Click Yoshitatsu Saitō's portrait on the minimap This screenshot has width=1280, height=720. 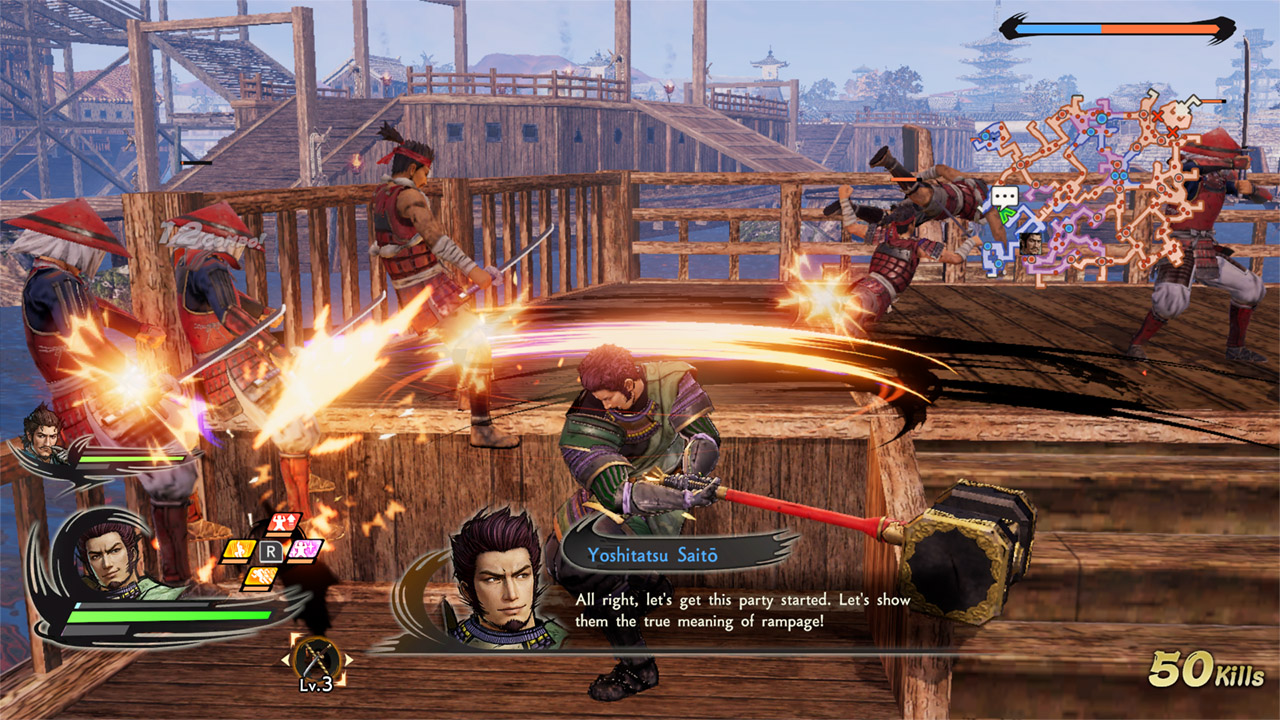click(x=1032, y=245)
